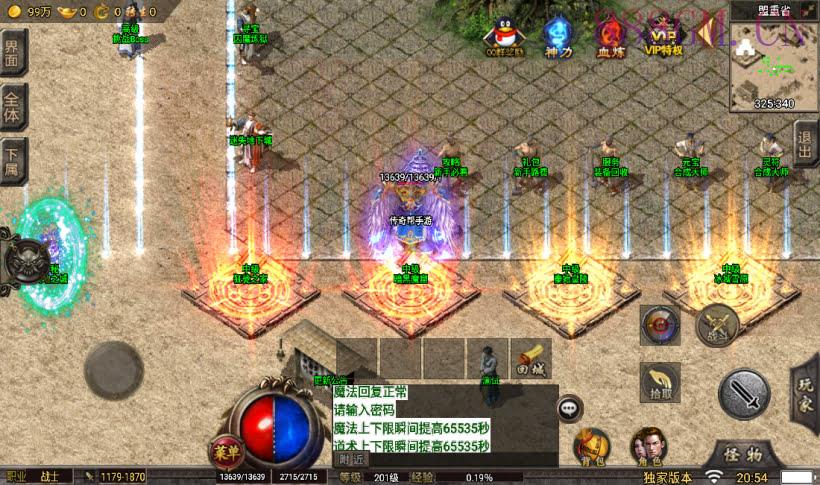Open the 玩家 players tab

point(806,395)
